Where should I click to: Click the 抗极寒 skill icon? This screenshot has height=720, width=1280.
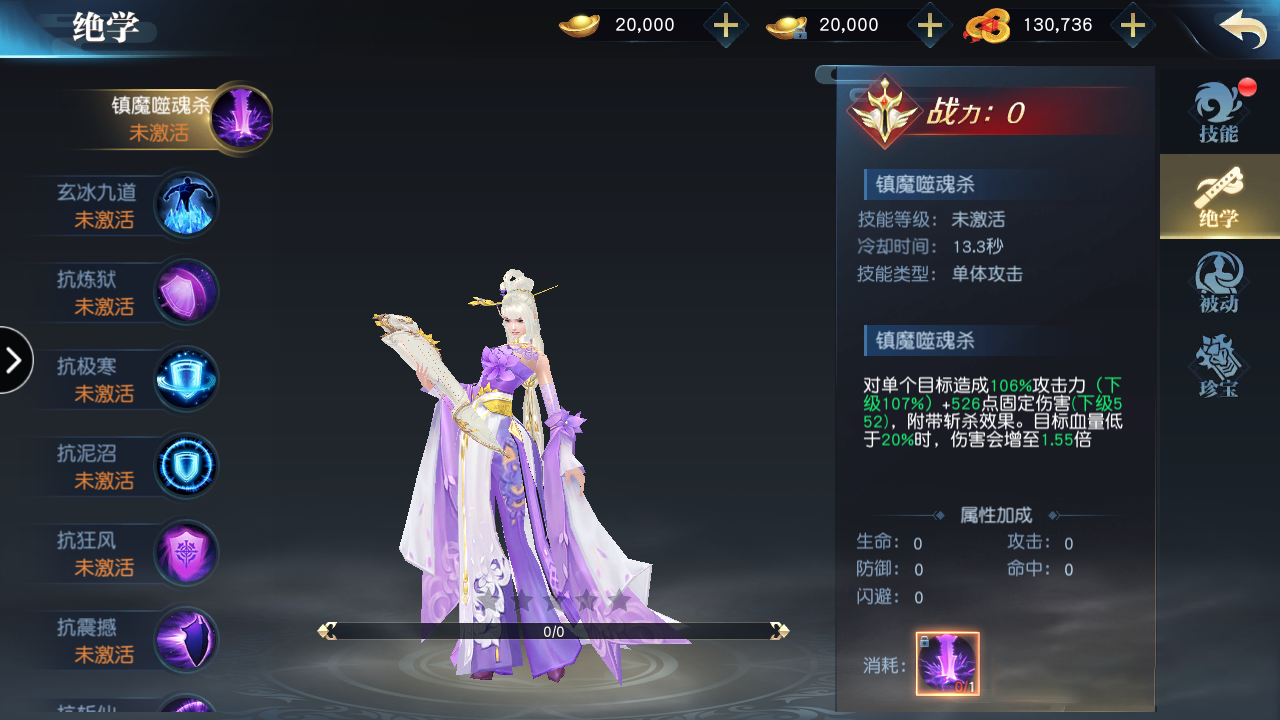point(186,378)
